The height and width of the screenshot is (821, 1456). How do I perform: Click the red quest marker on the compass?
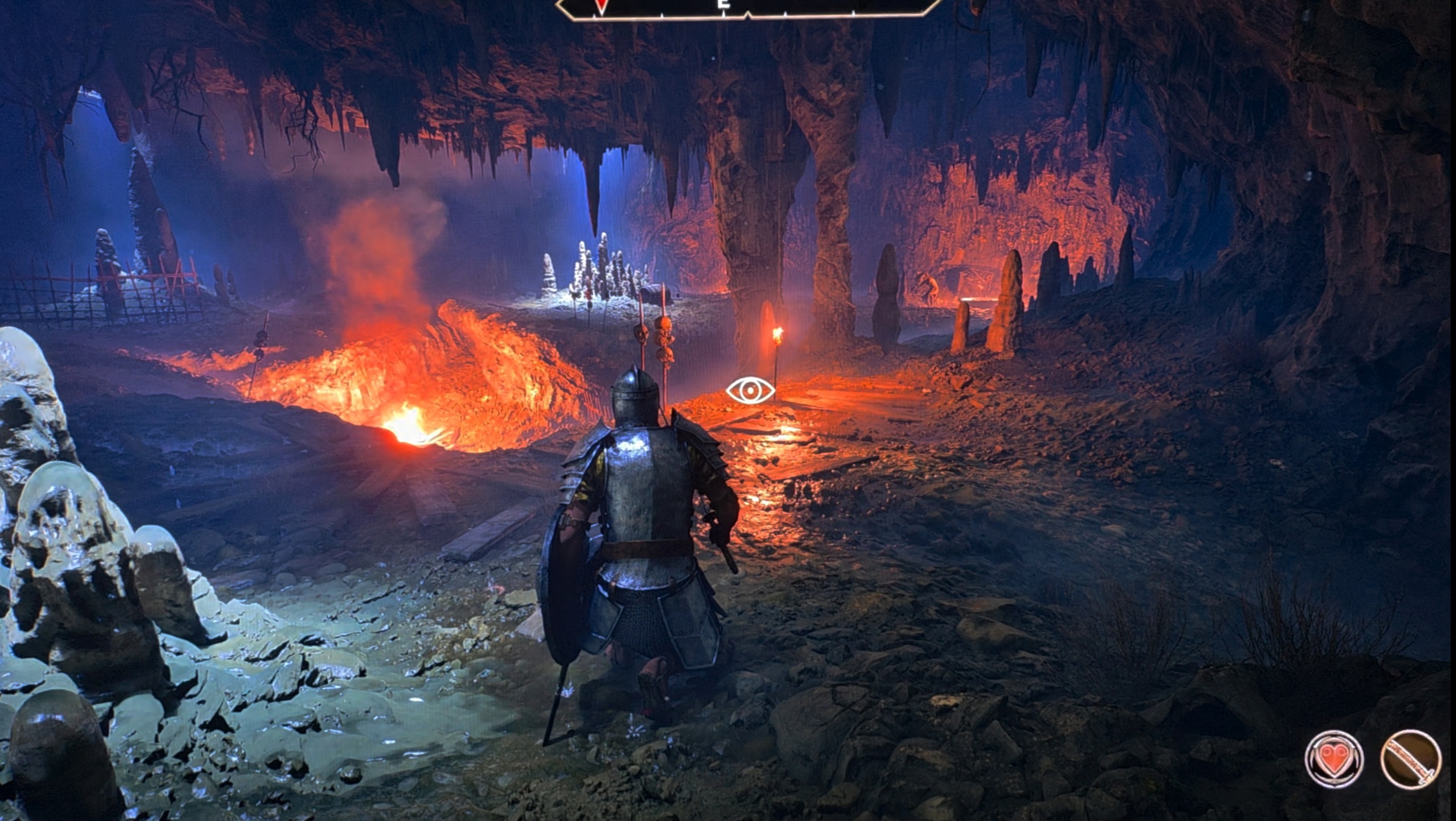(x=600, y=6)
